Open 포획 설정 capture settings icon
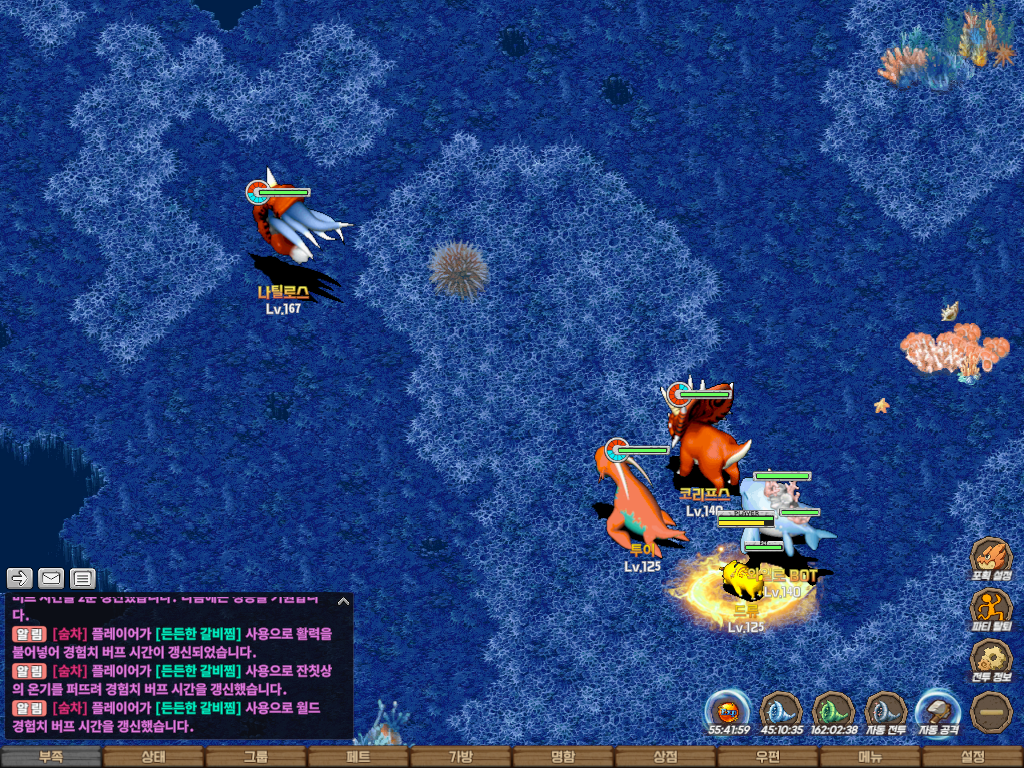Image resolution: width=1024 pixels, height=768 pixels. tap(991, 558)
